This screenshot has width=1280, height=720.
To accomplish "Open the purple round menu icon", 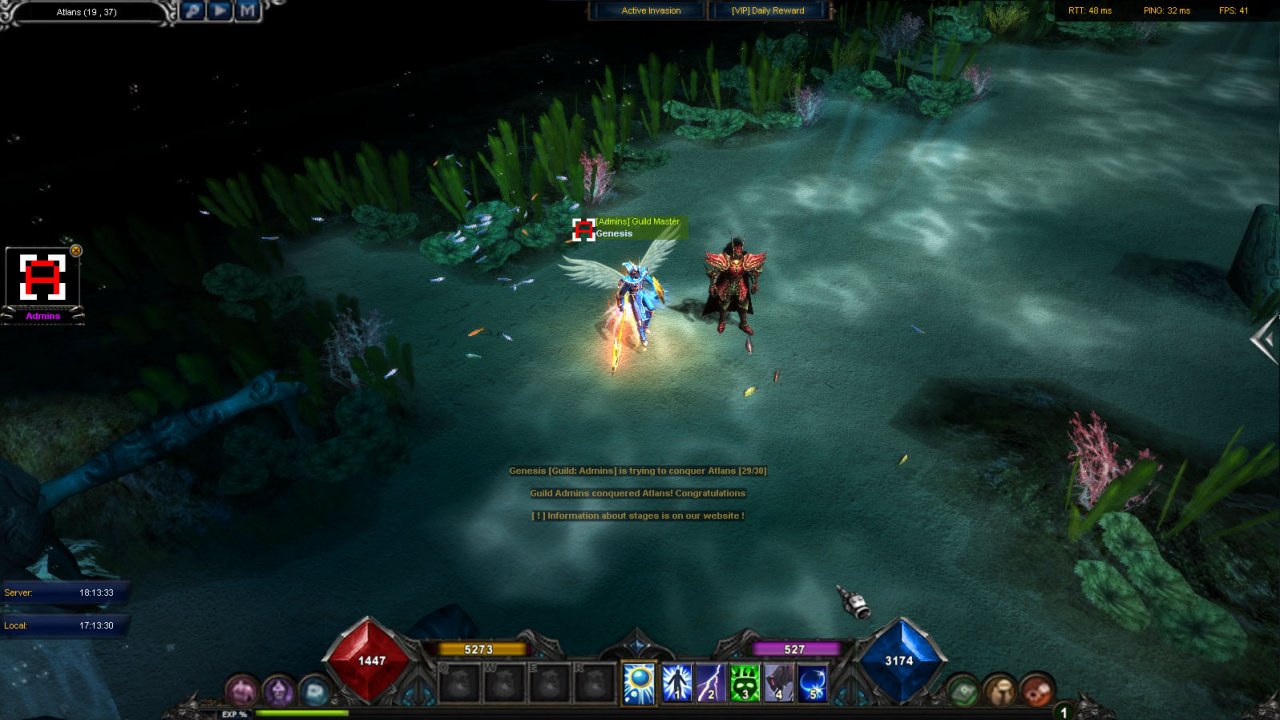I will pyautogui.click(x=278, y=690).
